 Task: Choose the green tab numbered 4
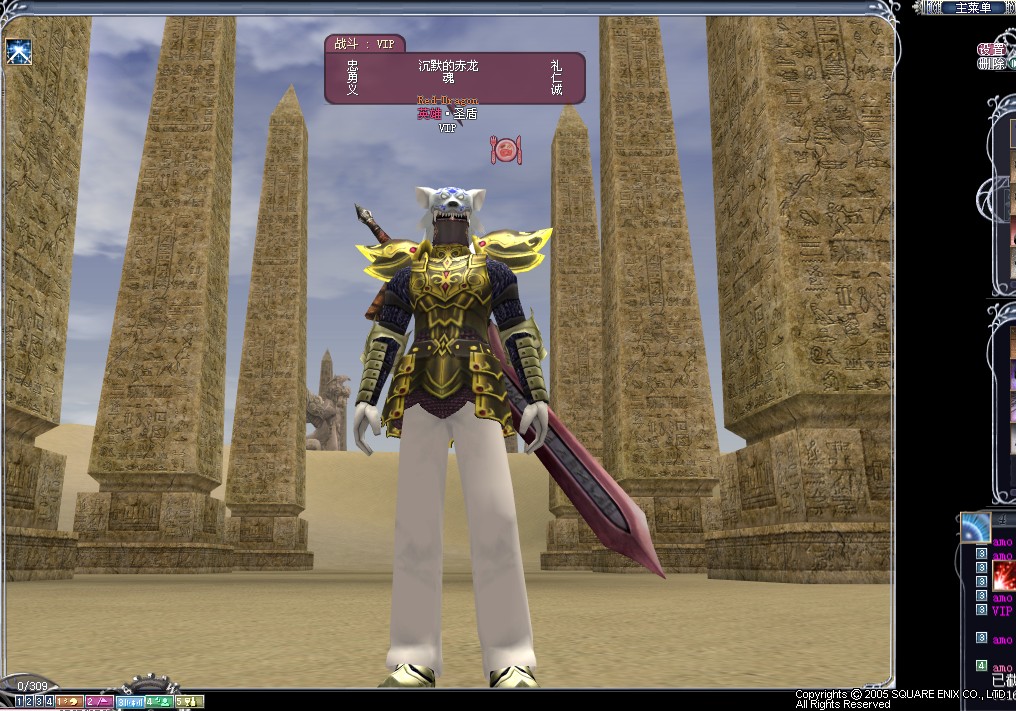(x=158, y=702)
